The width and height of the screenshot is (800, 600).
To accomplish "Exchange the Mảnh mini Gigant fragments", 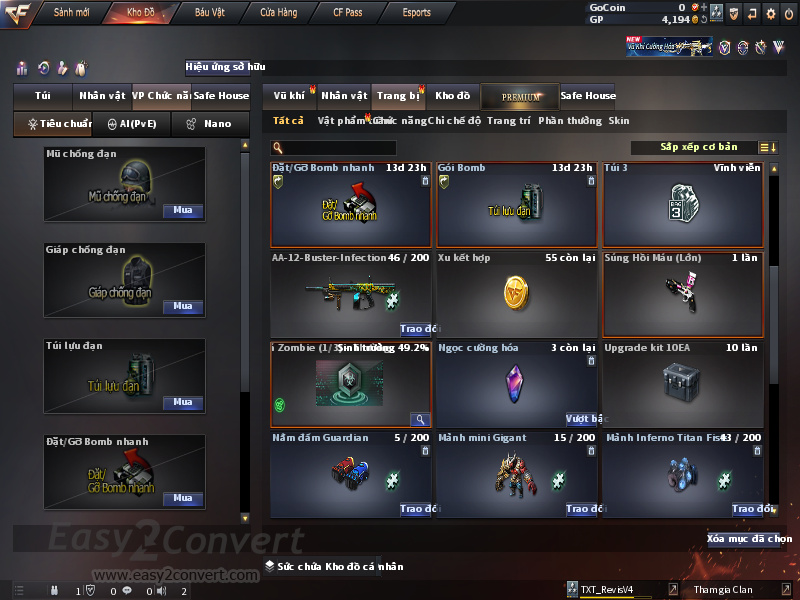I will [582, 509].
